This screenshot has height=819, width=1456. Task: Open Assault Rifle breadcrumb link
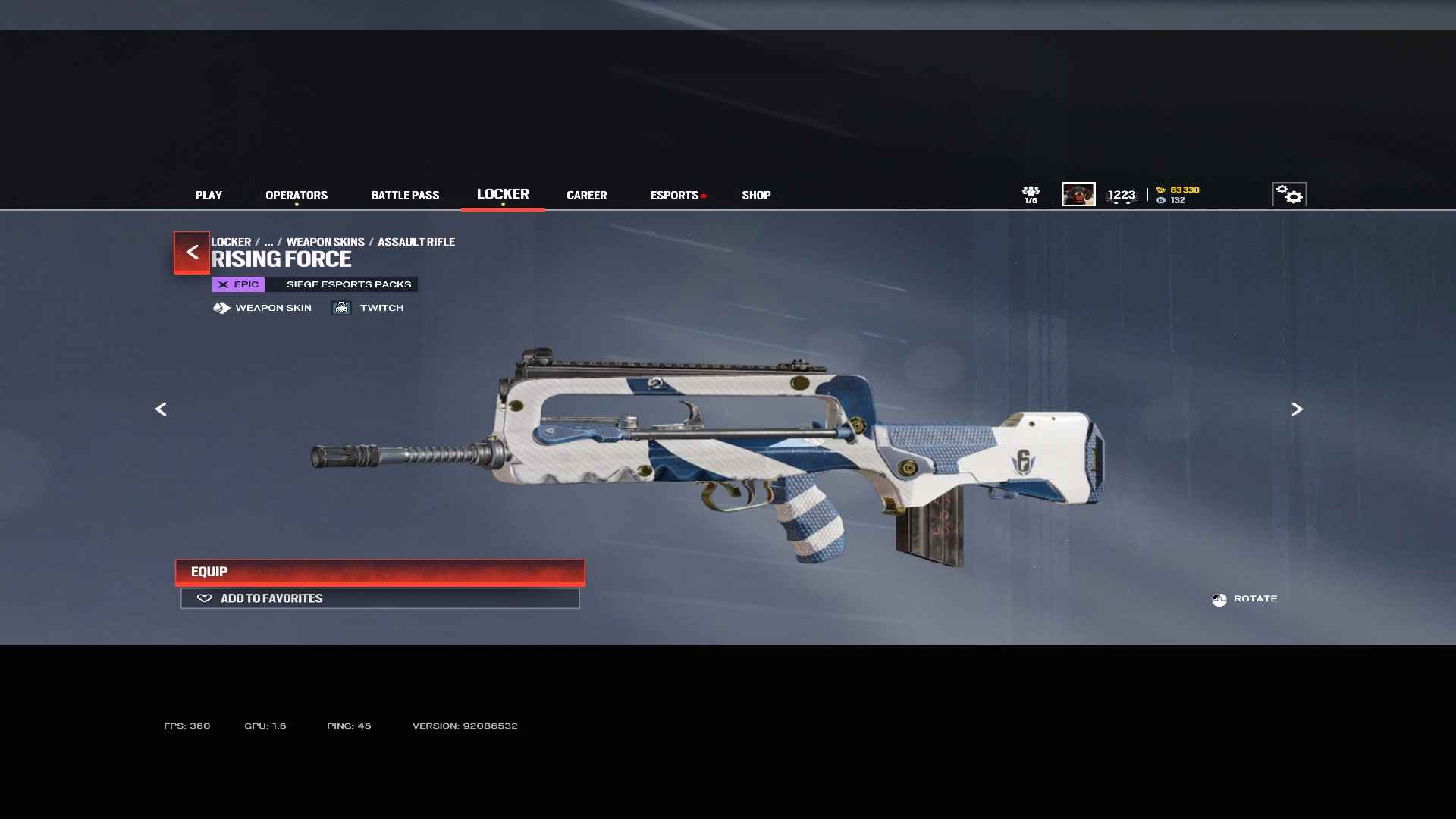(416, 242)
